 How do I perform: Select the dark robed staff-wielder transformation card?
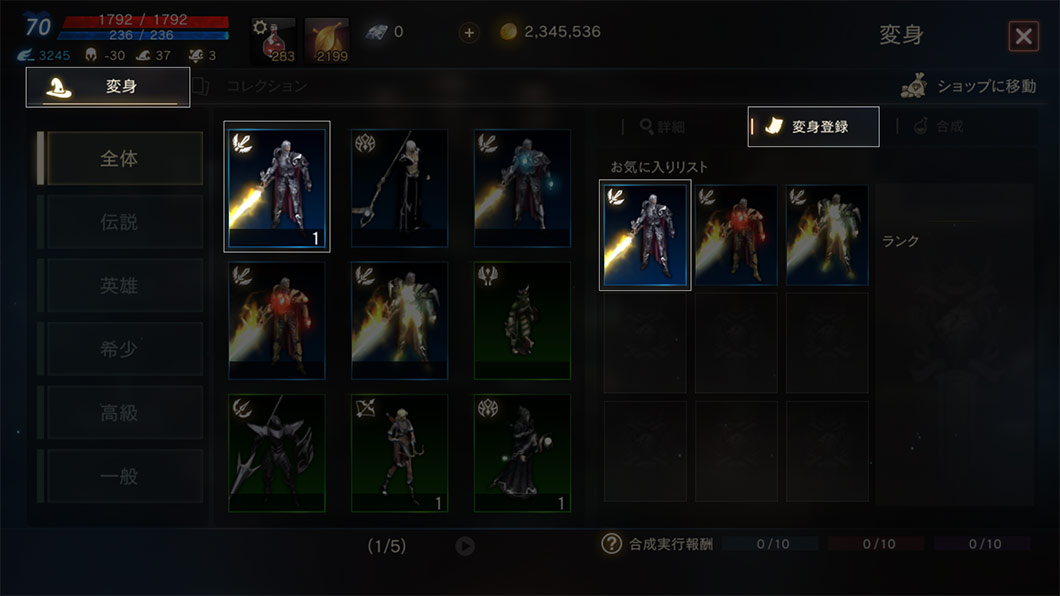[x=400, y=188]
